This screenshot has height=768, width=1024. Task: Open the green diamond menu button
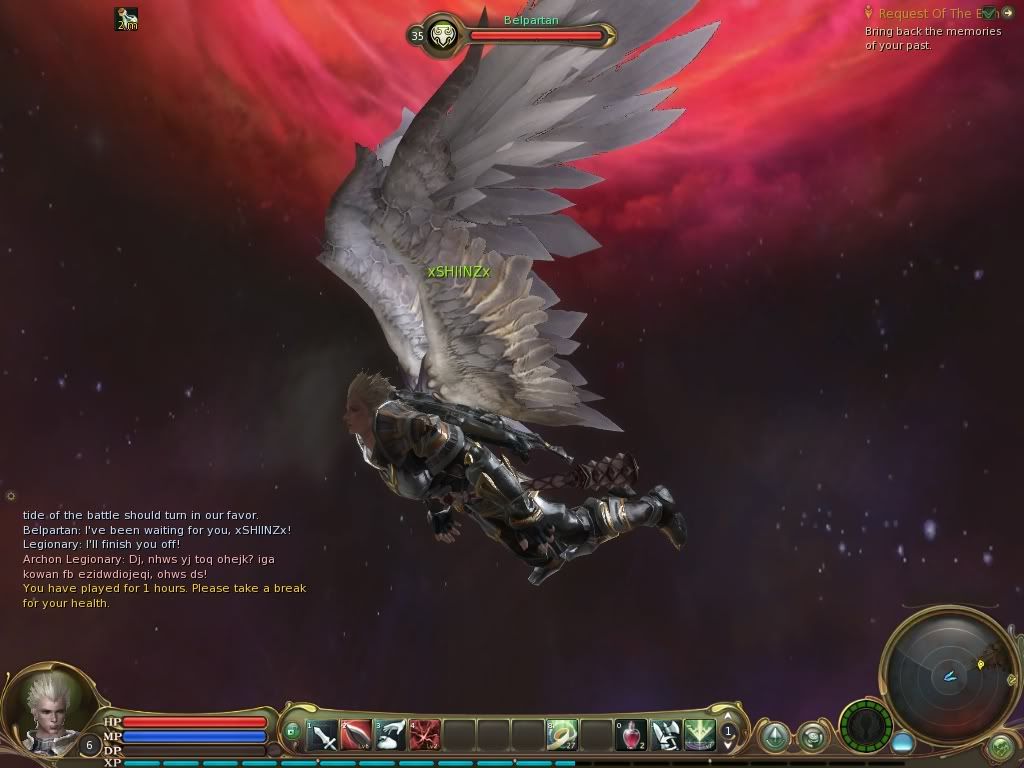774,738
